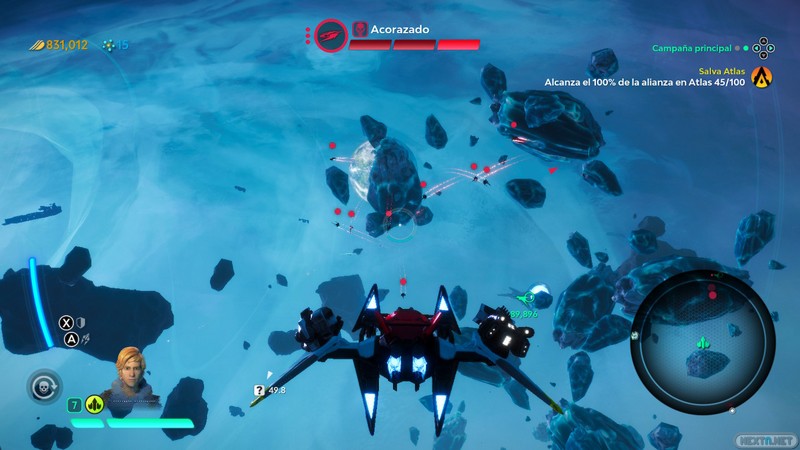The image size is (800, 450).
Task: Select the Acorazado target icon
Action: coord(331,36)
